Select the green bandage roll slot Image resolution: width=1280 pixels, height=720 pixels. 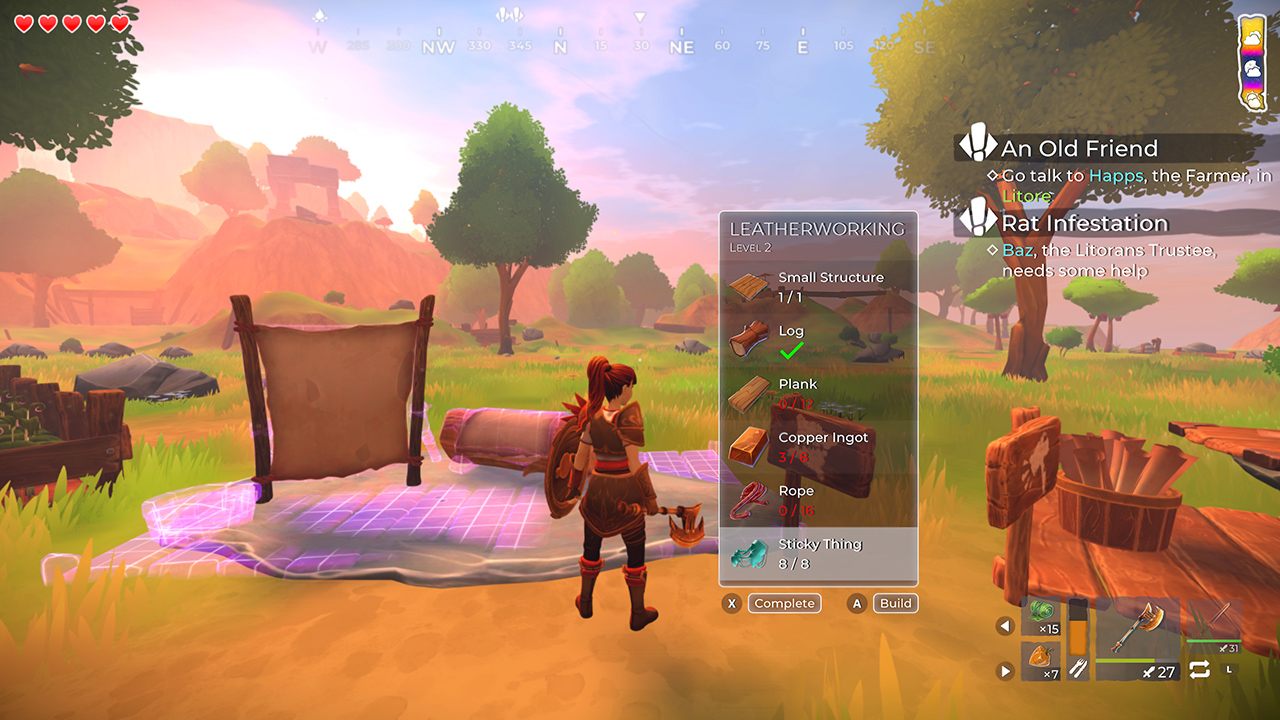(x=1041, y=617)
